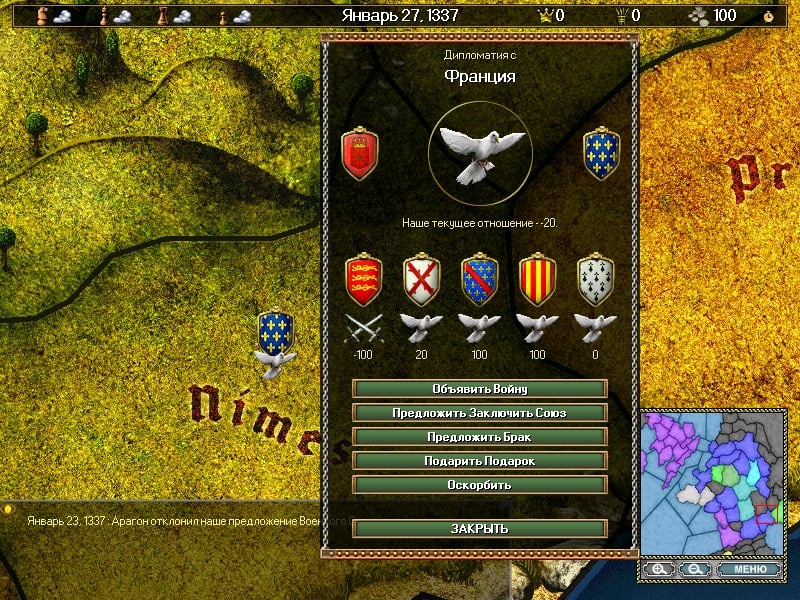Choose Подарить Подарок to send gift

(x=480, y=461)
